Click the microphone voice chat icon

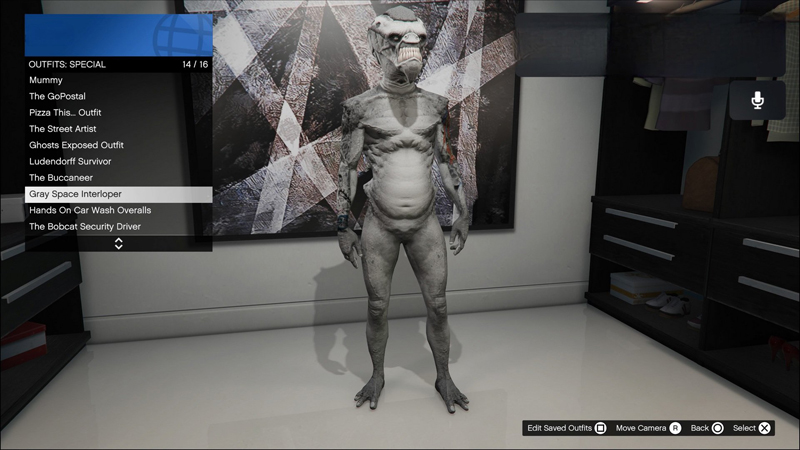[757, 100]
